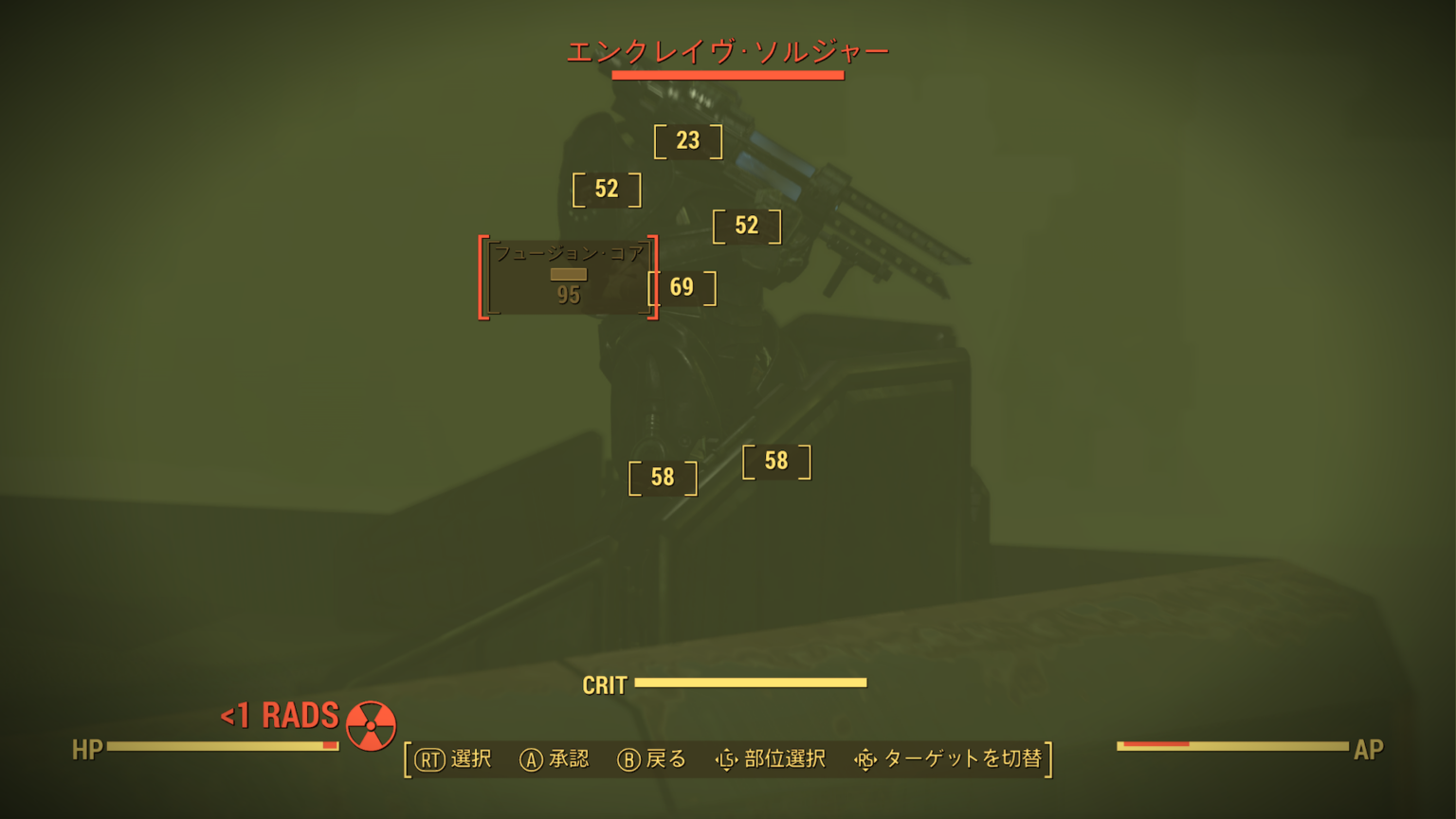
Task: Toggle targeting onto the right arm at 52%
Action: pyautogui.click(x=746, y=226)
